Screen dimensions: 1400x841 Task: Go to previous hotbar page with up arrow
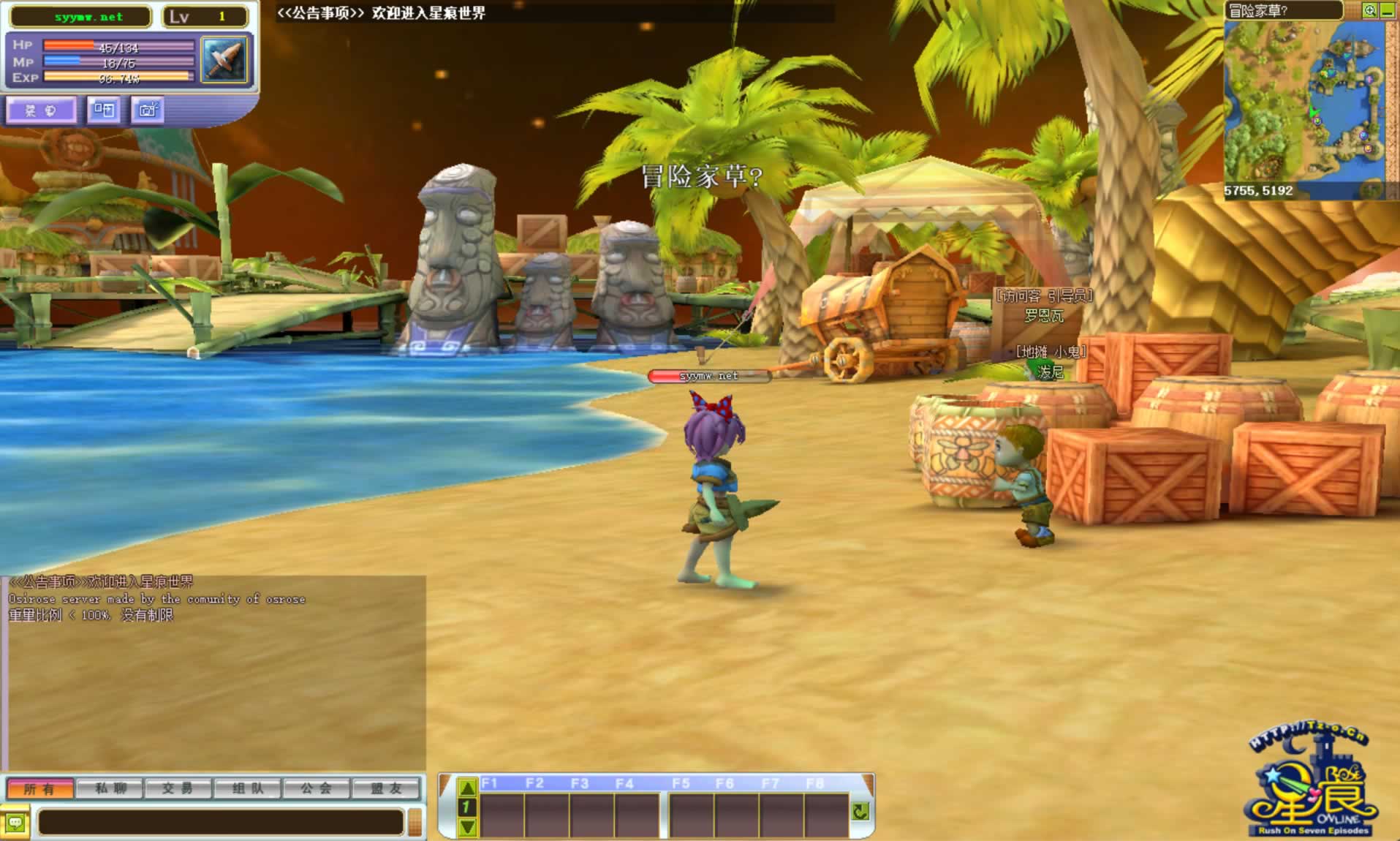[x=467, y=788]
